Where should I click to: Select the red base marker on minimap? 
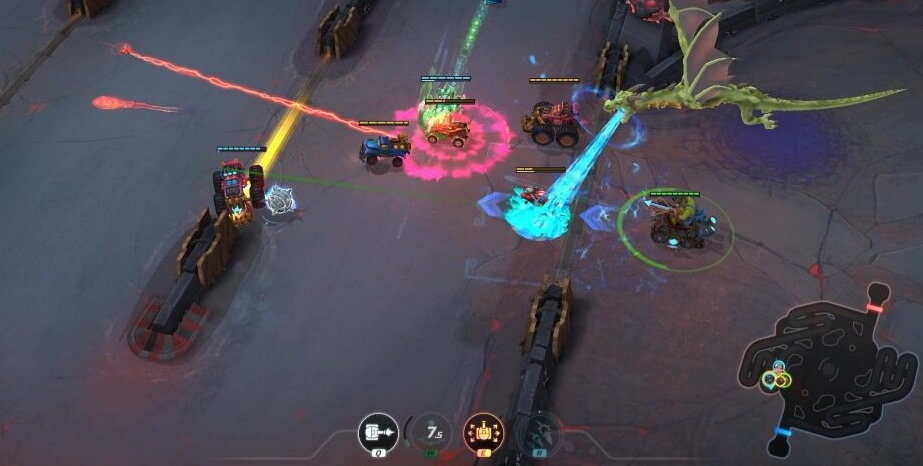(874, 308)
